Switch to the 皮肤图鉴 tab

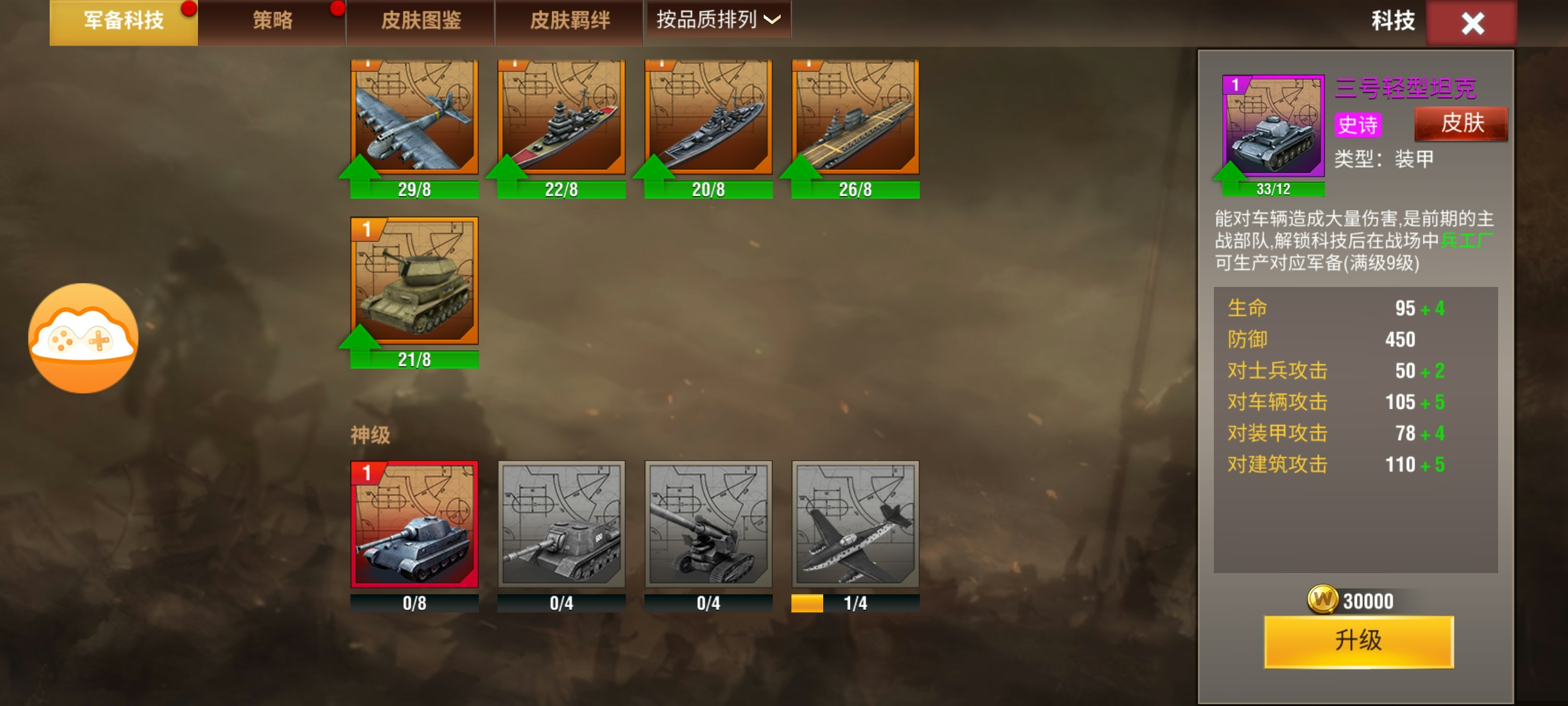[421, 22]
